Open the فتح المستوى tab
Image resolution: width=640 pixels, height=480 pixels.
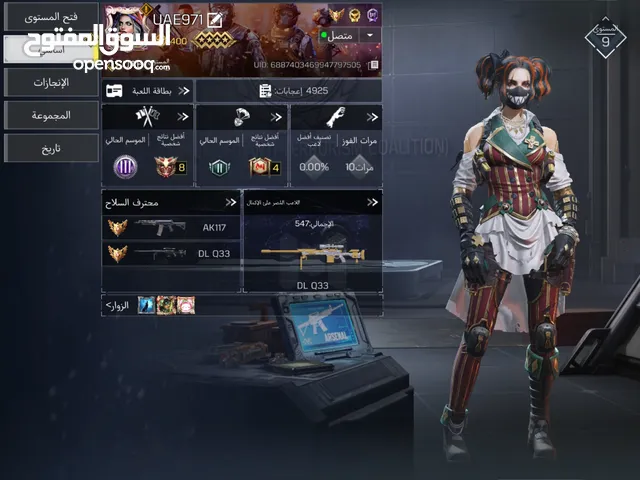coord(50,17)
